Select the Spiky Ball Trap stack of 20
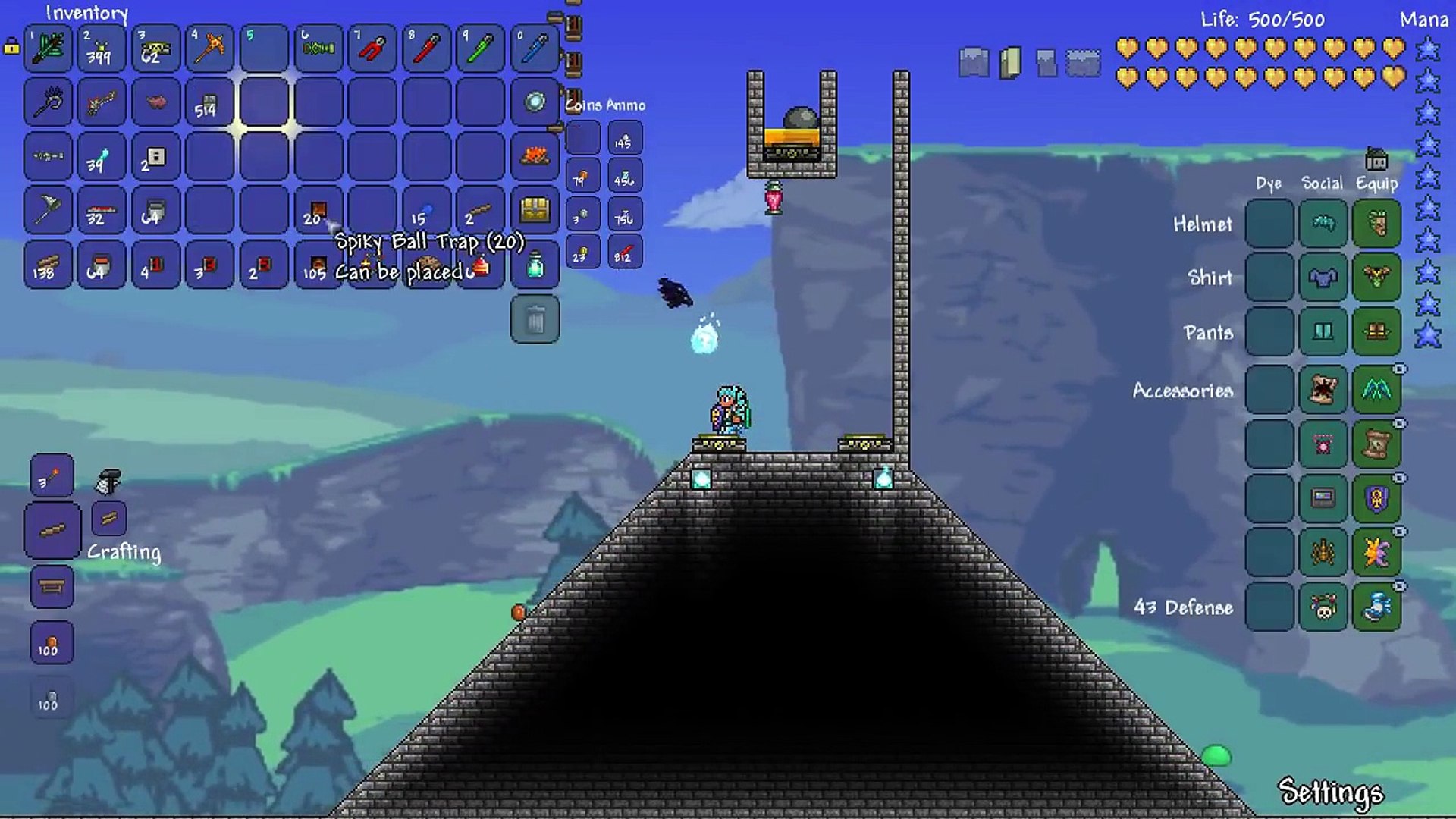Screen dimensions: 1456x819 [318, 211]
